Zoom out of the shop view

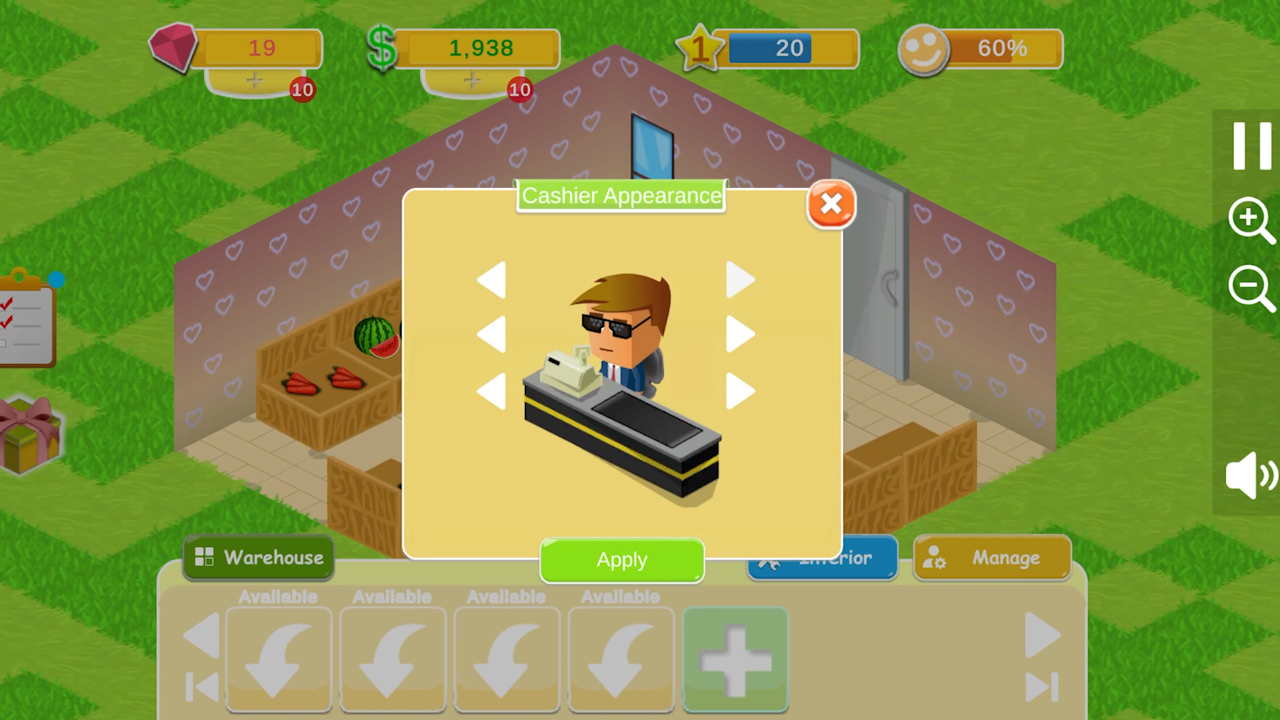point(1251,289)
